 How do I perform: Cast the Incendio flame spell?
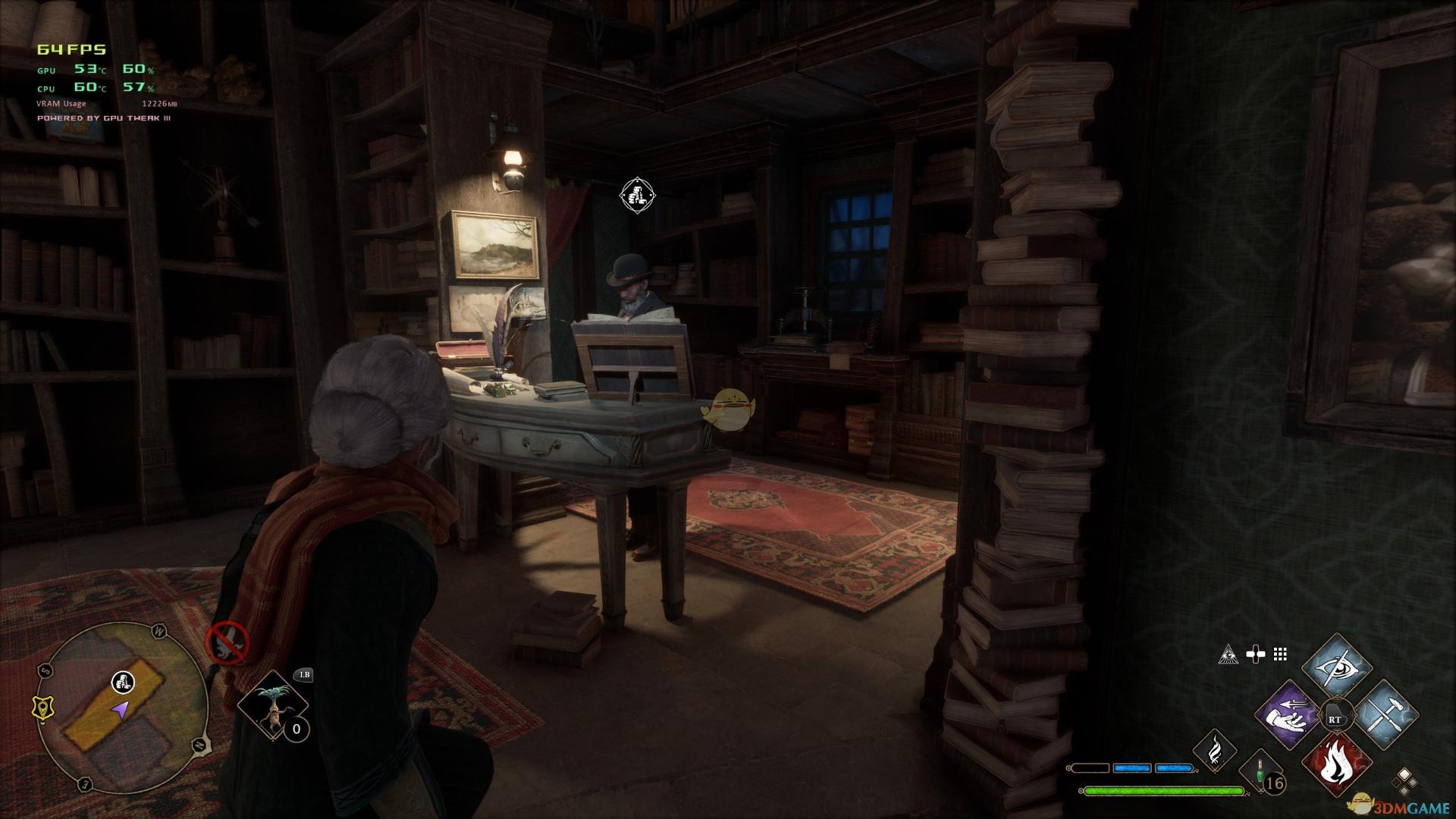[x=1336, y=767]
